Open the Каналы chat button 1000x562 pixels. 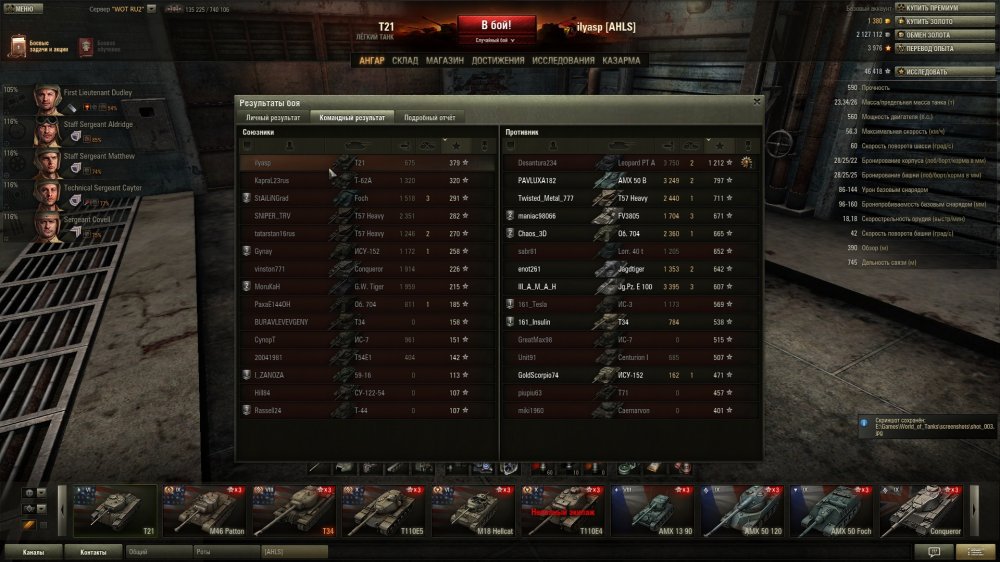coord(33,551)
